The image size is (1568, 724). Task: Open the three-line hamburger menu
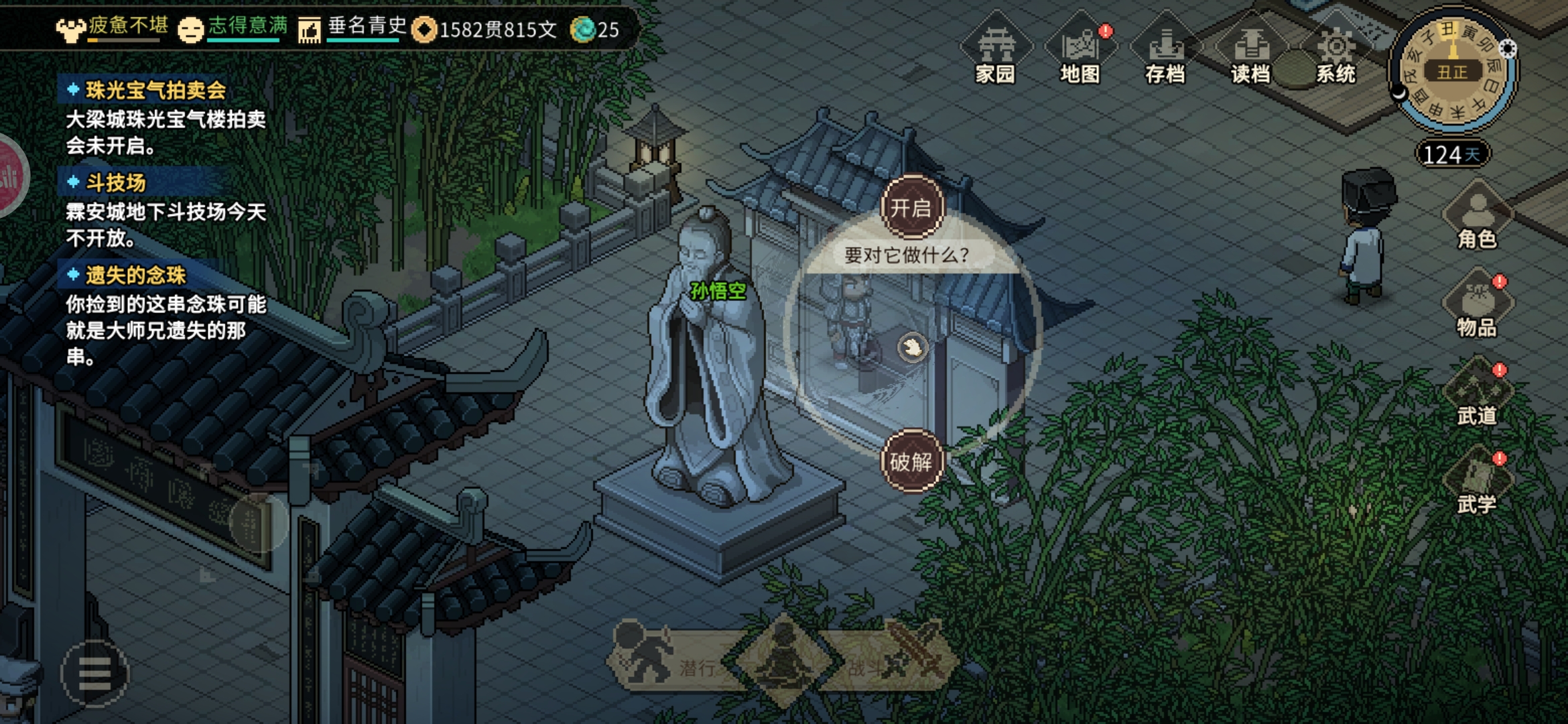[94, 673]
